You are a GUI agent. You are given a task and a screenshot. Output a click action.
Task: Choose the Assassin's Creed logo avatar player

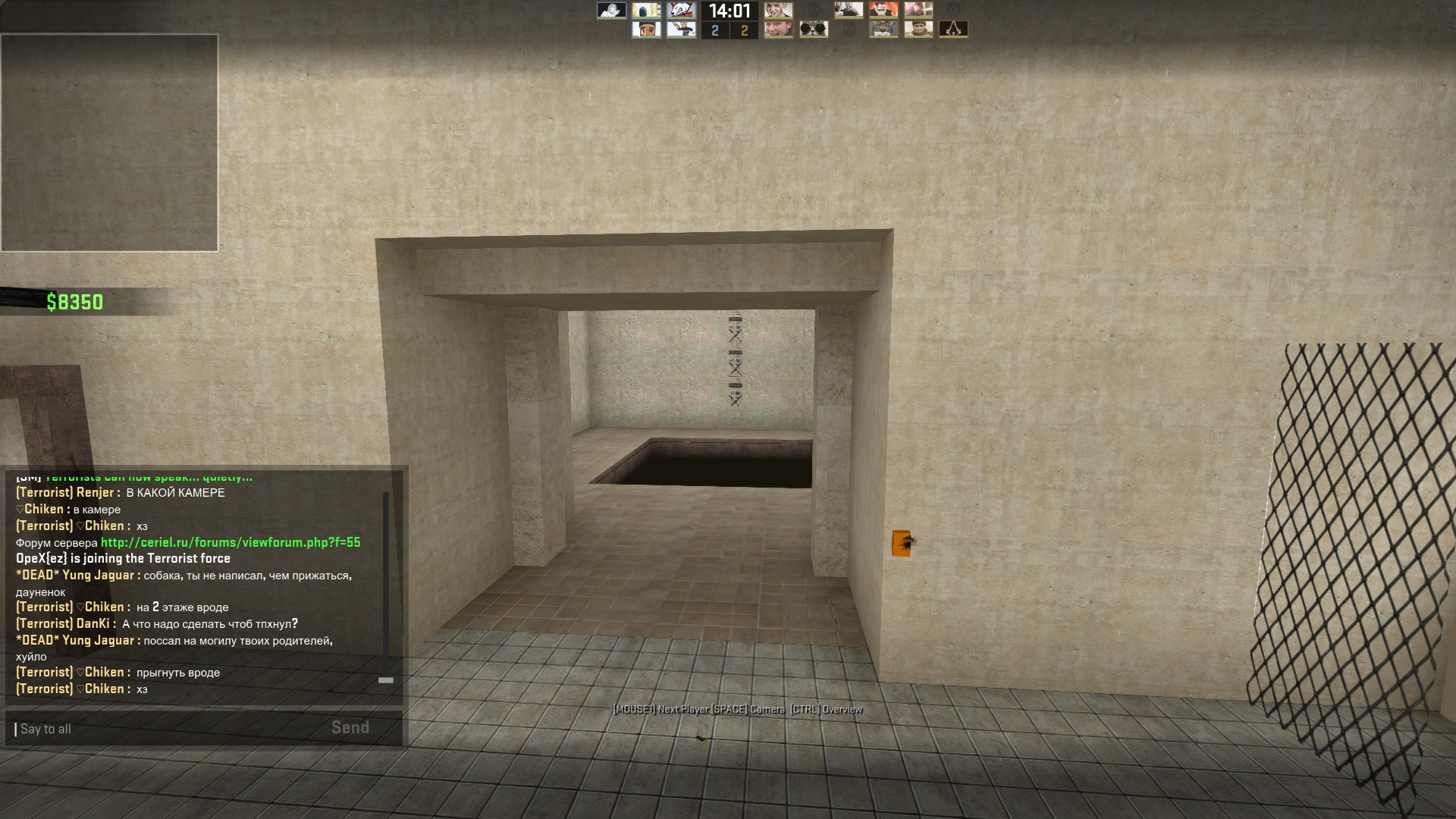[x=953, y=30]
